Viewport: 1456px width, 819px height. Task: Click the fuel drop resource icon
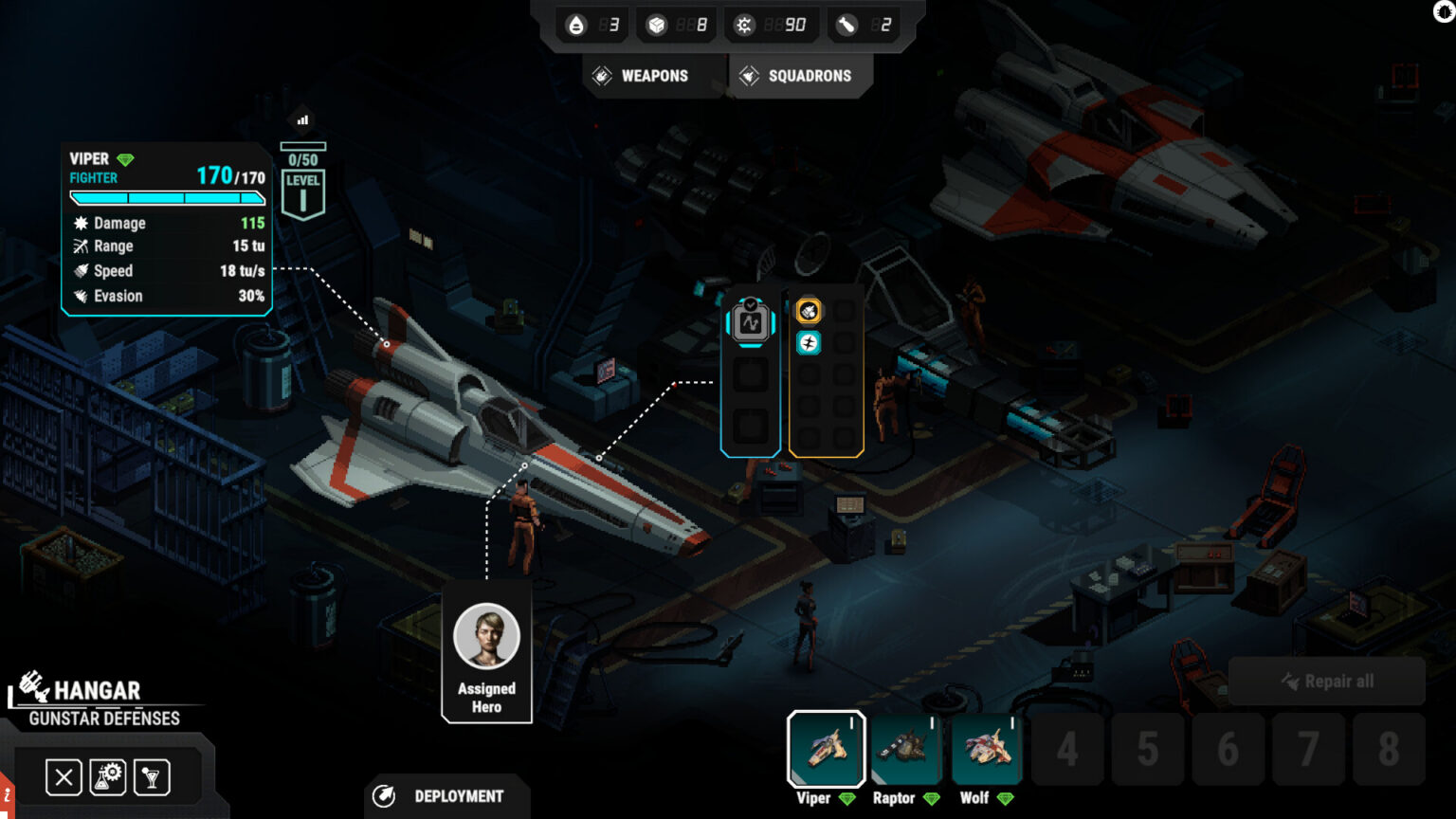coord(576,24)
